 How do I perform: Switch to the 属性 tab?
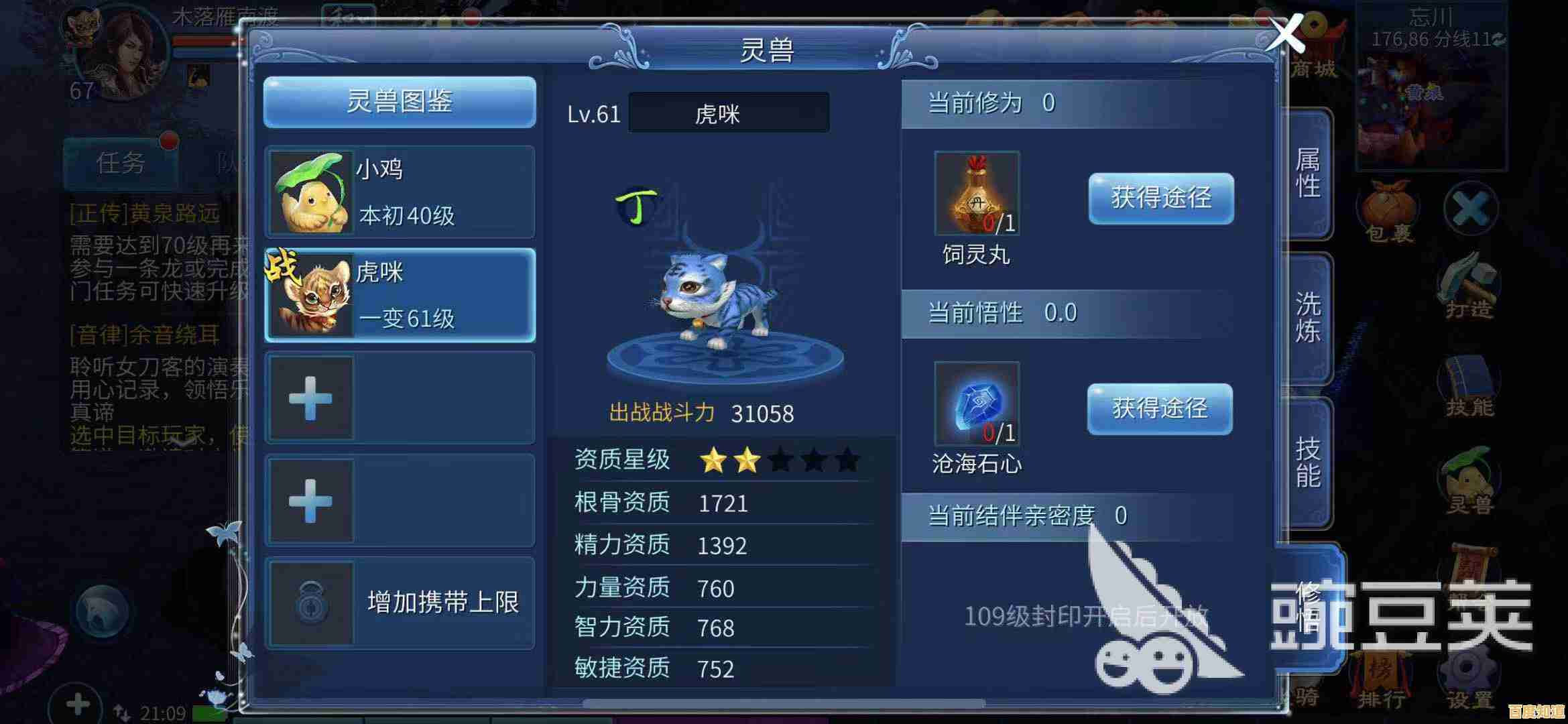[x=1307, y=174]
